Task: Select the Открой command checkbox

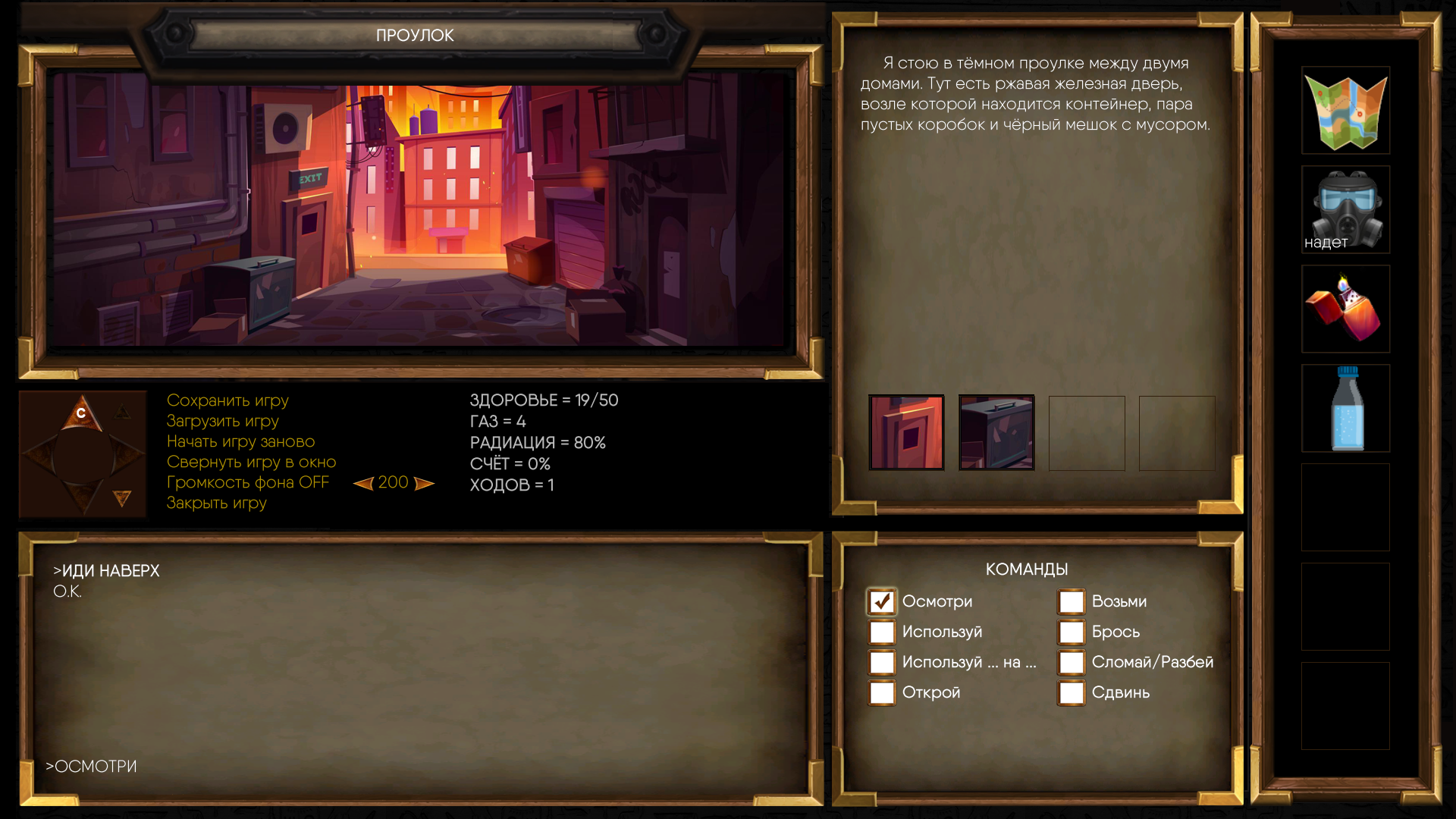Action: pos(882,692)
